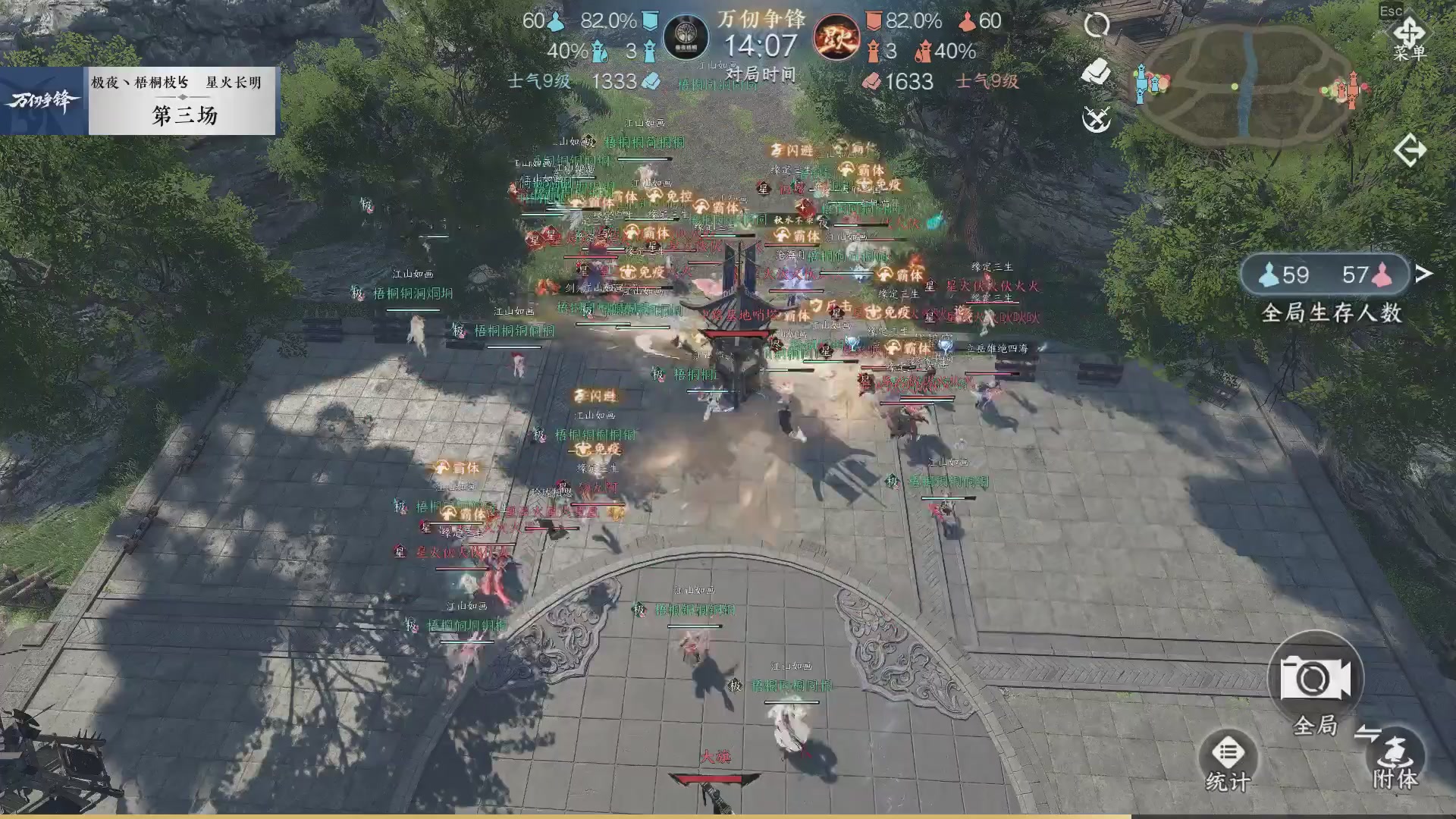The height and width of the screenshot is (819, 1456).
Task: Open the 菜单 menu
Action: point(1409,32)
